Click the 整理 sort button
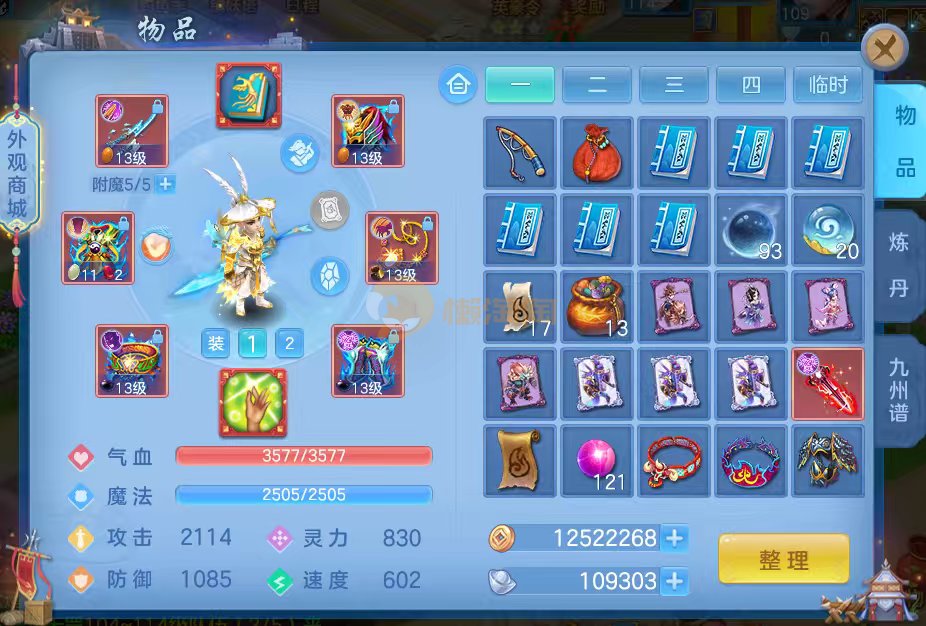 [783, 559]
